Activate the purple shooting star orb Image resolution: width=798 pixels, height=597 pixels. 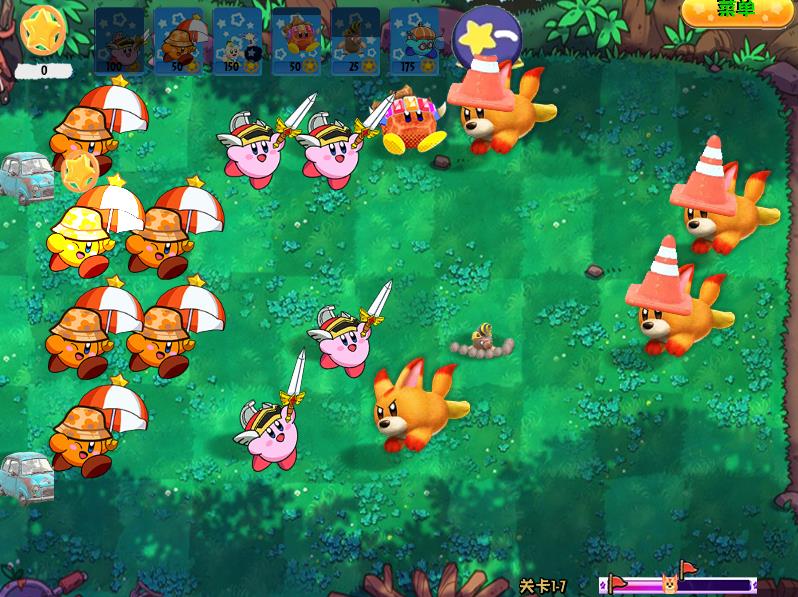(486, 40)
